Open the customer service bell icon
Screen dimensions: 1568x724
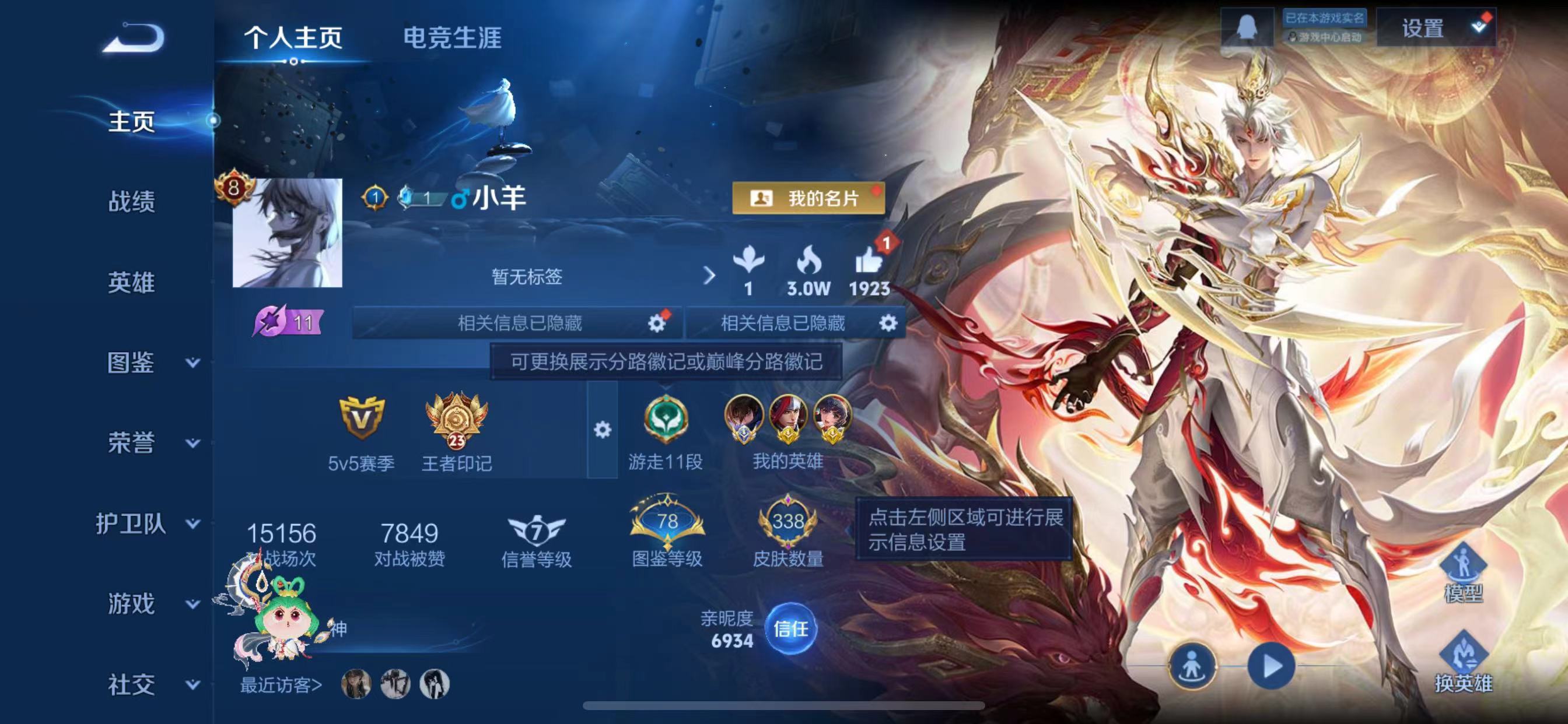pos(1249,27)
